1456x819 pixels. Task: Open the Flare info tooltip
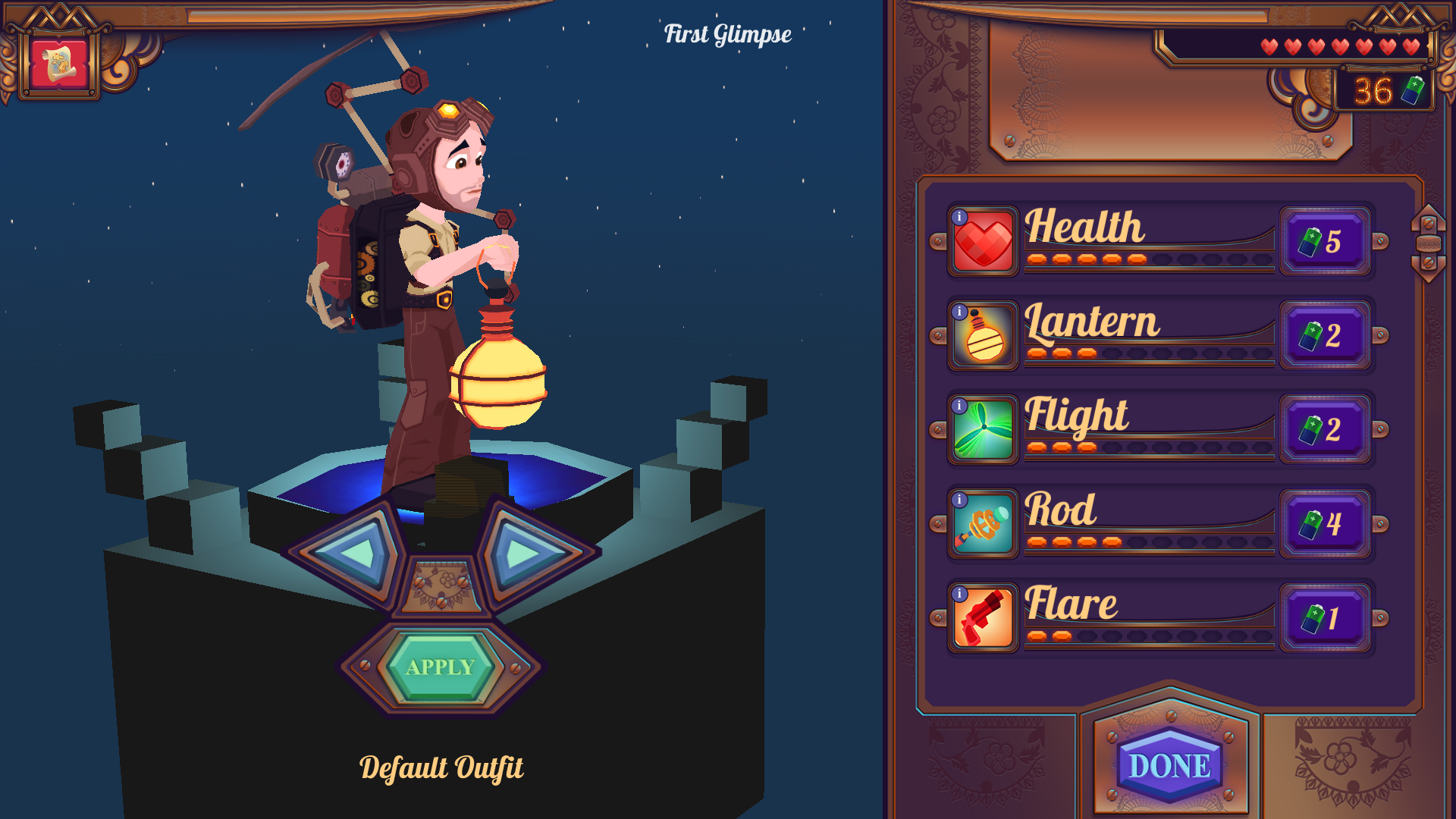960,594
